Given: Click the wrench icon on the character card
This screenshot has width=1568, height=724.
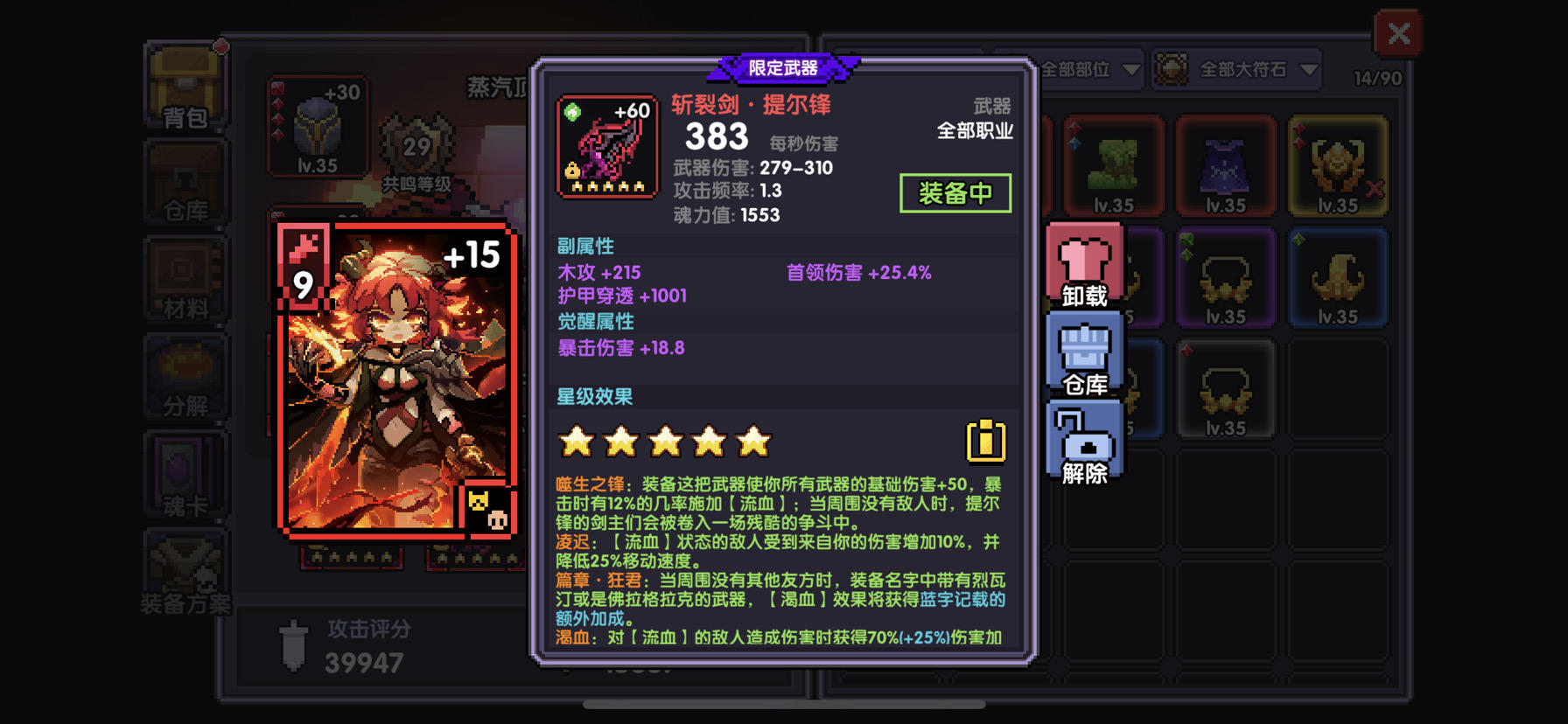Looking at the screenshot, I should (x=302, y=251).
